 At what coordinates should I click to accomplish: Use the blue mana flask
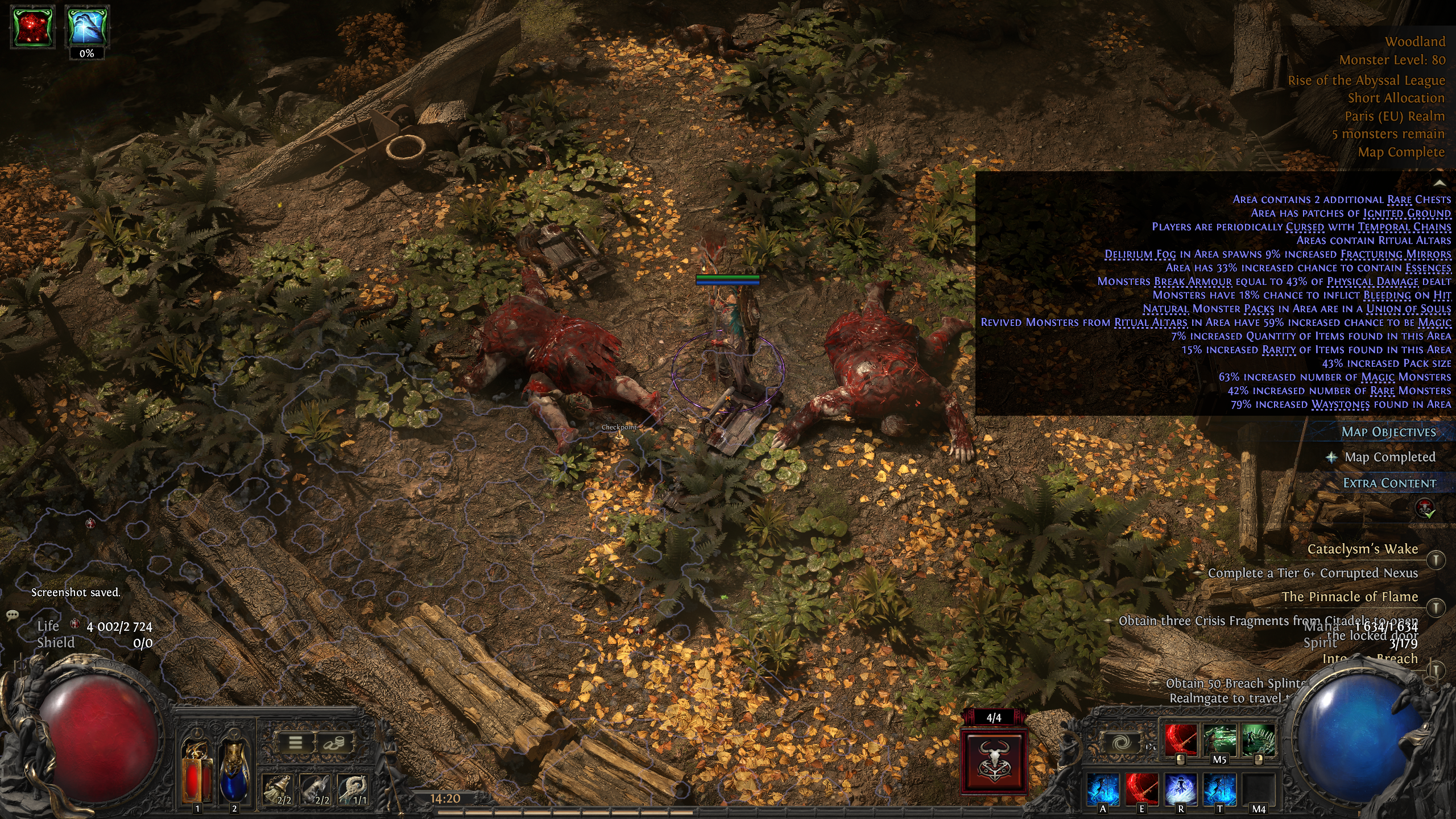click(x=234, y=771)
